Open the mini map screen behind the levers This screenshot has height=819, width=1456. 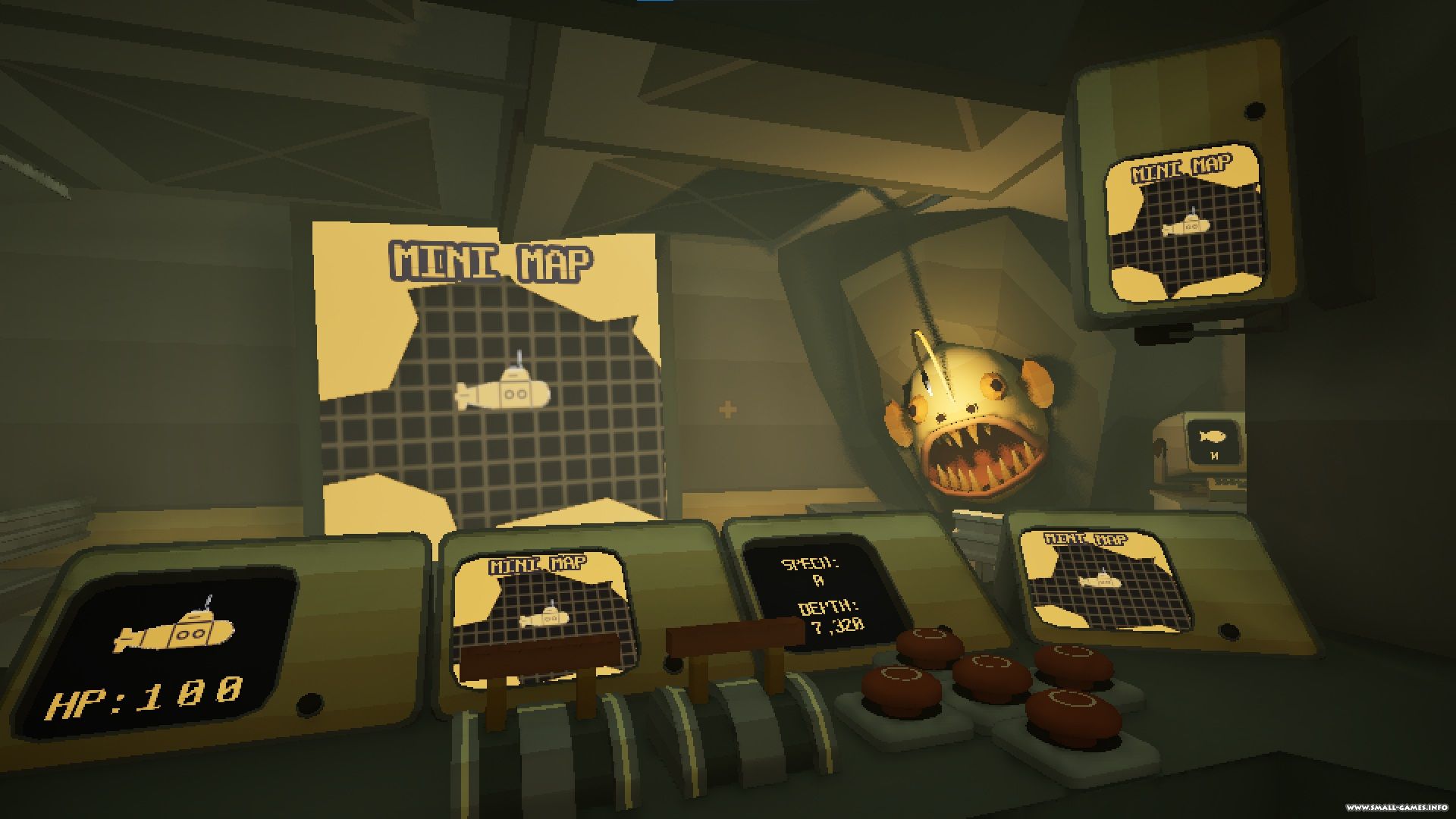[x=541, y=607]
